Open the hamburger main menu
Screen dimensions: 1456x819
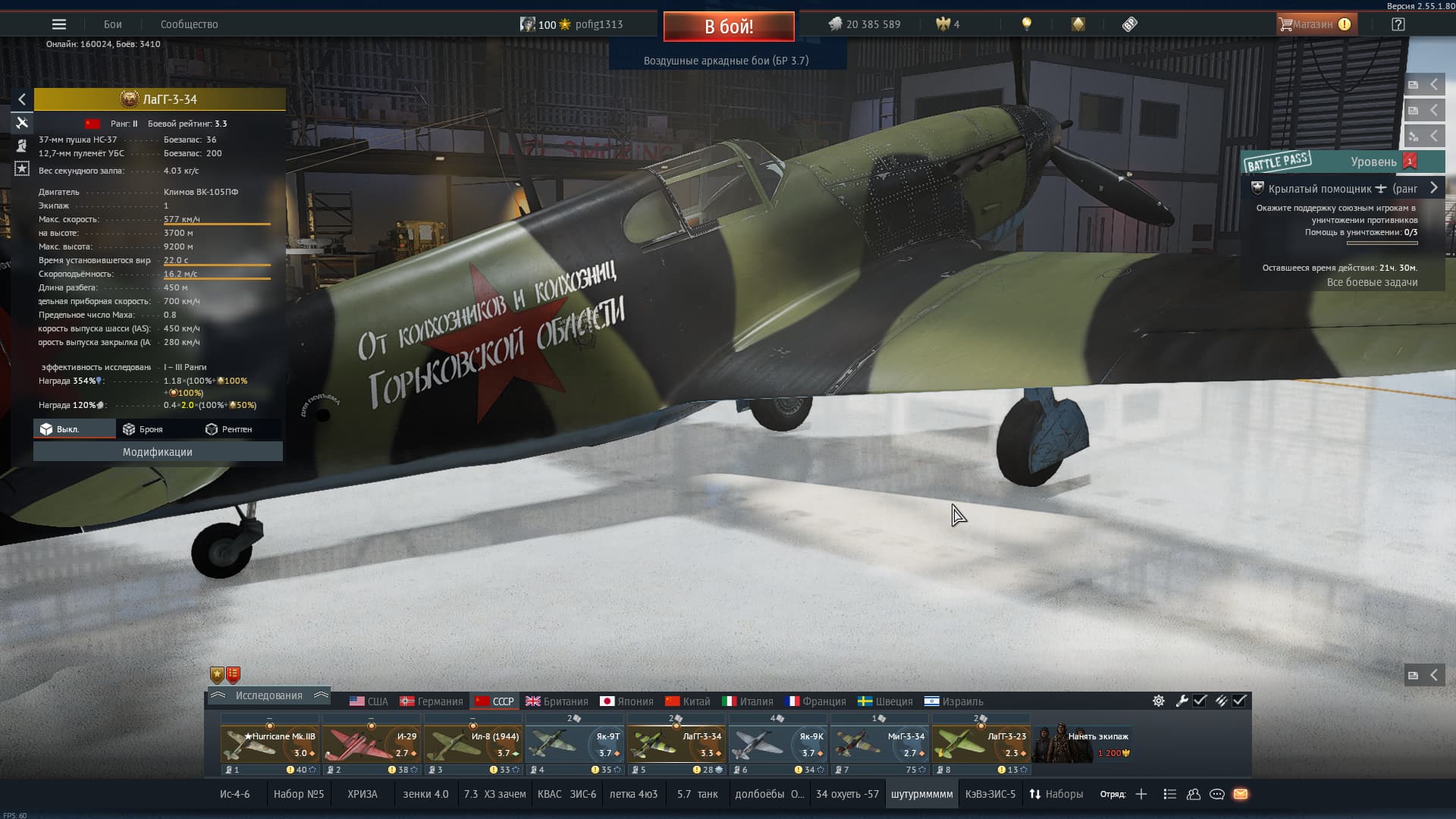59,24
